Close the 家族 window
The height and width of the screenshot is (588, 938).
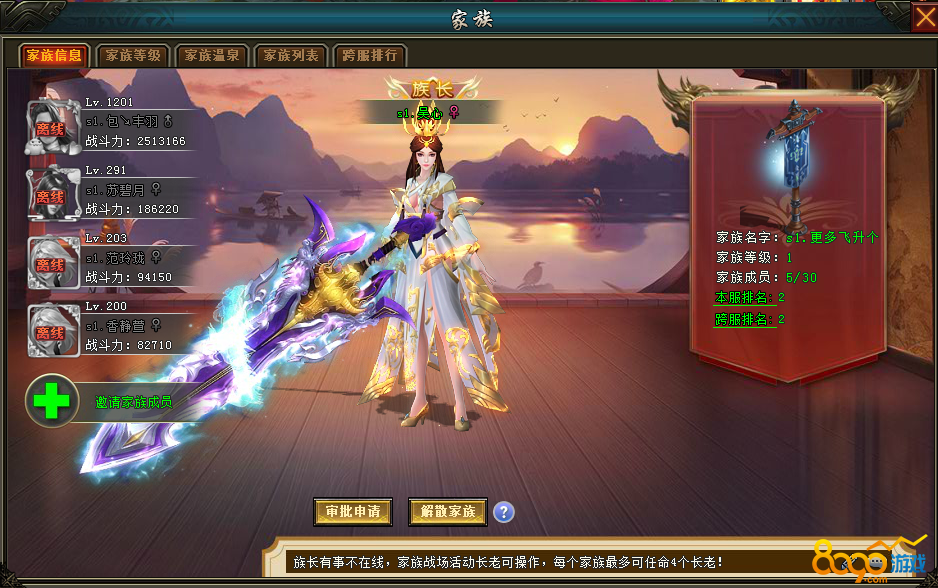coord(924,18)
